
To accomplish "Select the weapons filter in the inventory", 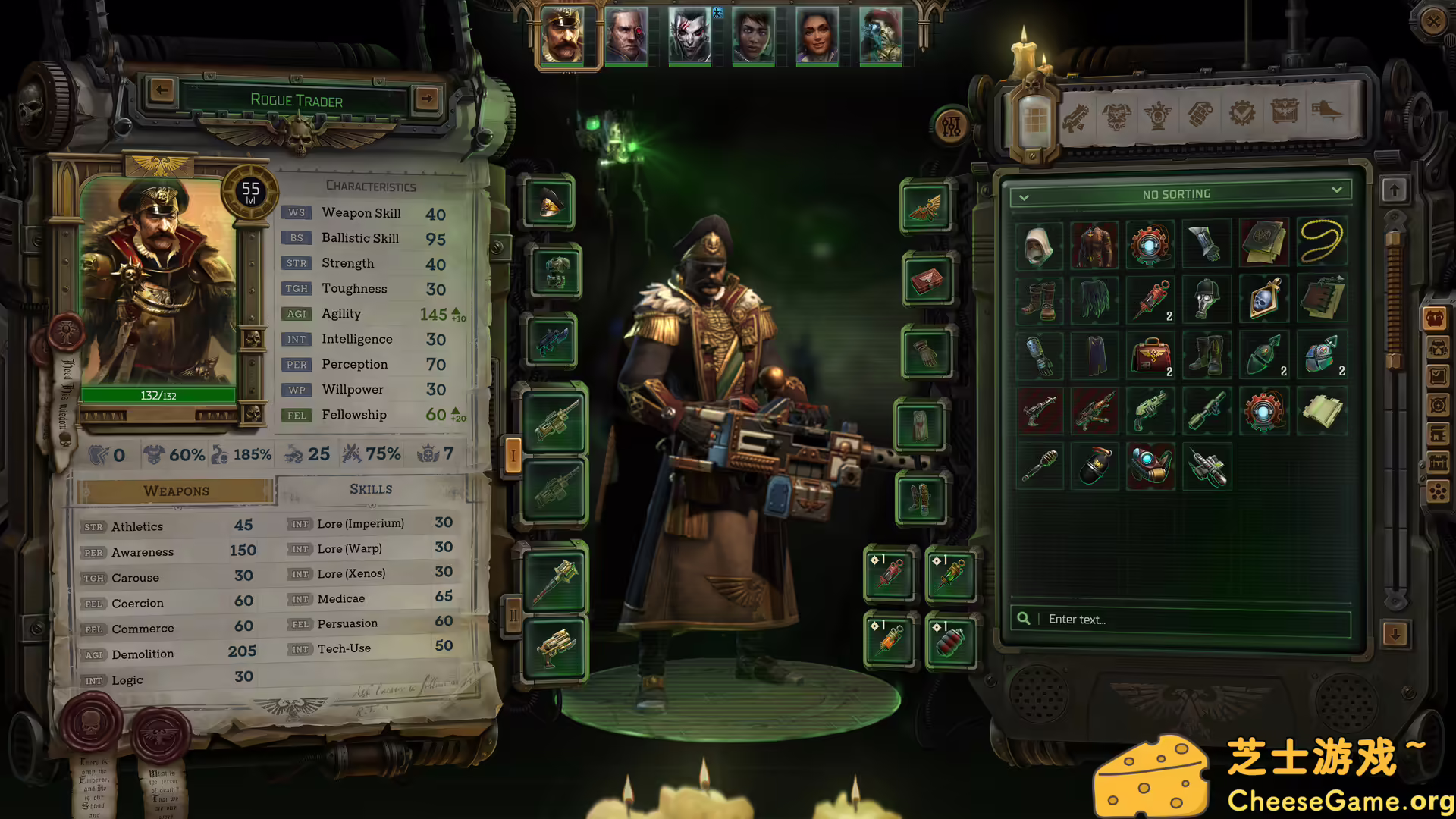I will pyautogui.click(x=1076, y=116).
